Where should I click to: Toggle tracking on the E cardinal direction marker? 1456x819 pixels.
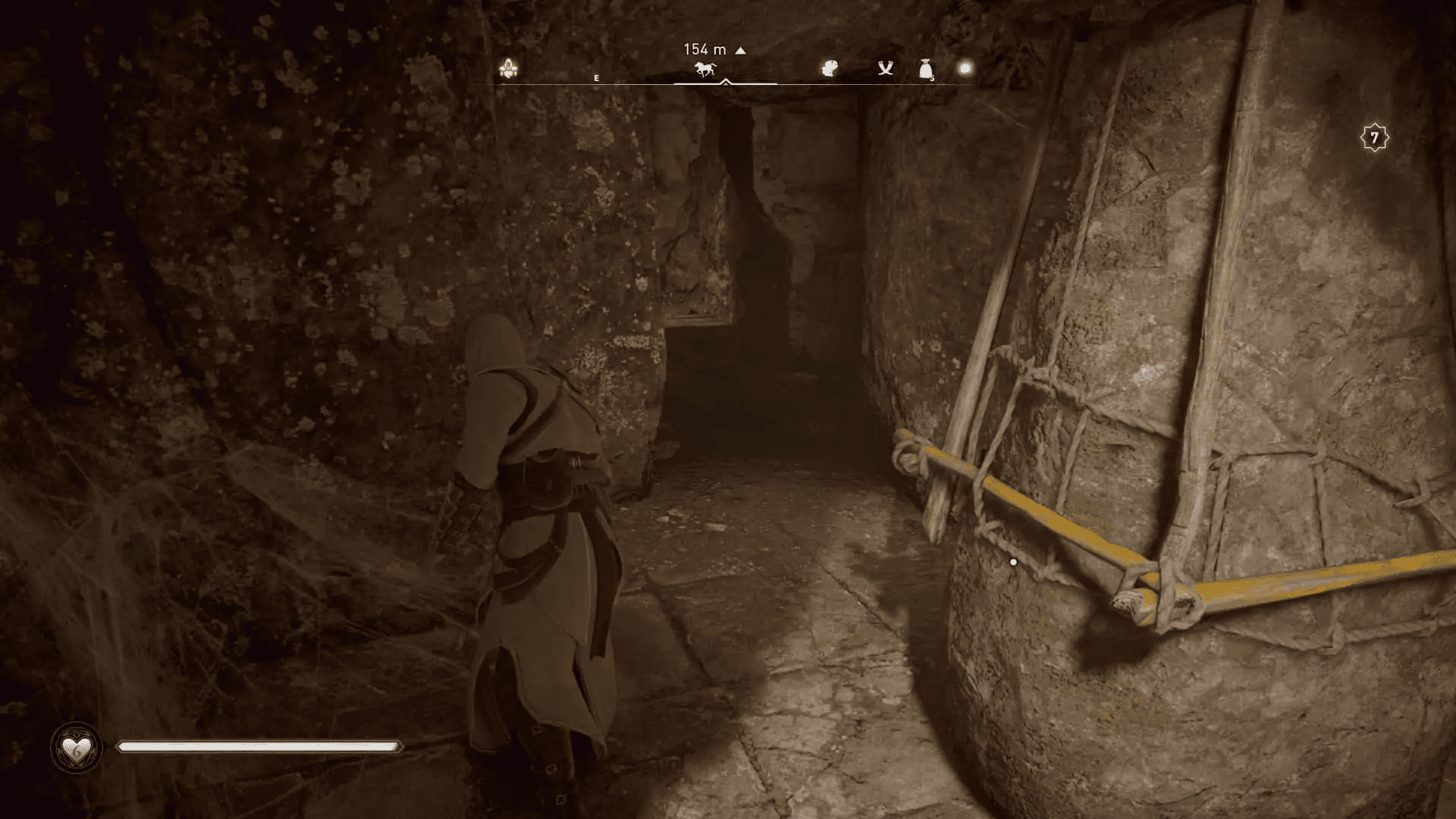coord(597,77)
